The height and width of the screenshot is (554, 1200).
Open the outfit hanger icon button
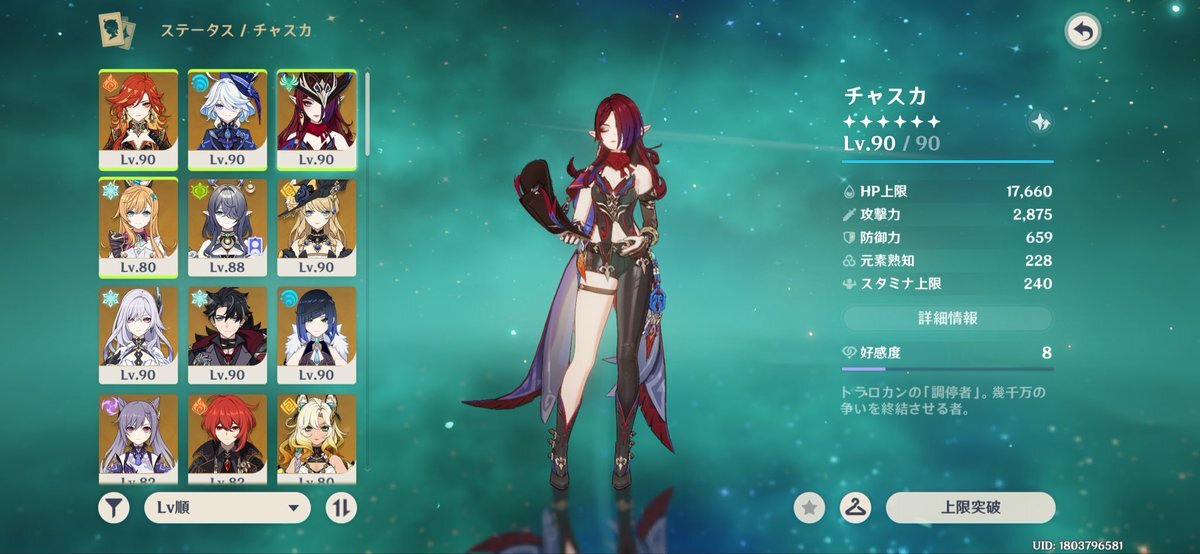point(855,508)
